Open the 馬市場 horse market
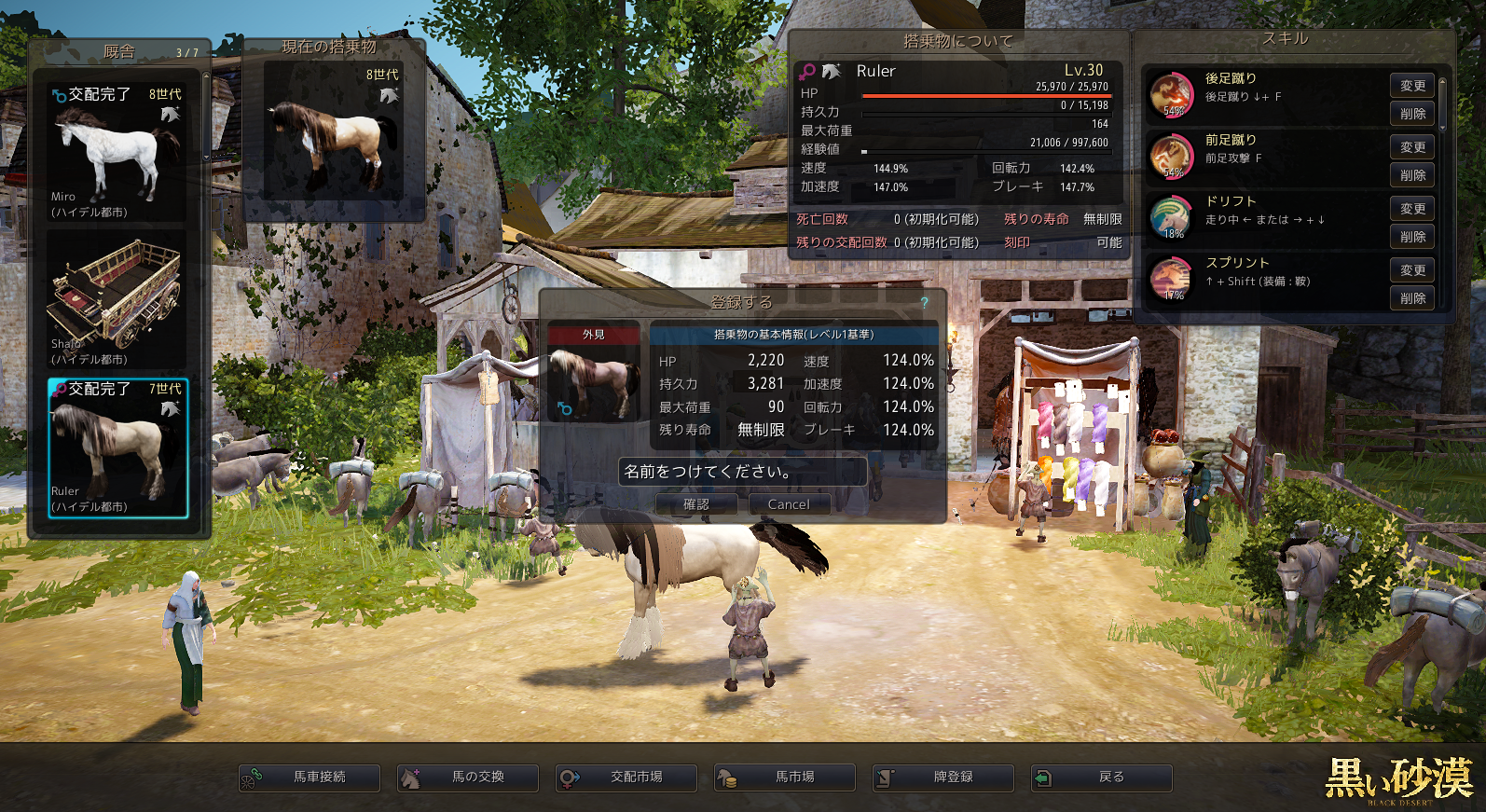The width and height of the screenshot is (1486, 812). (785, 778)
